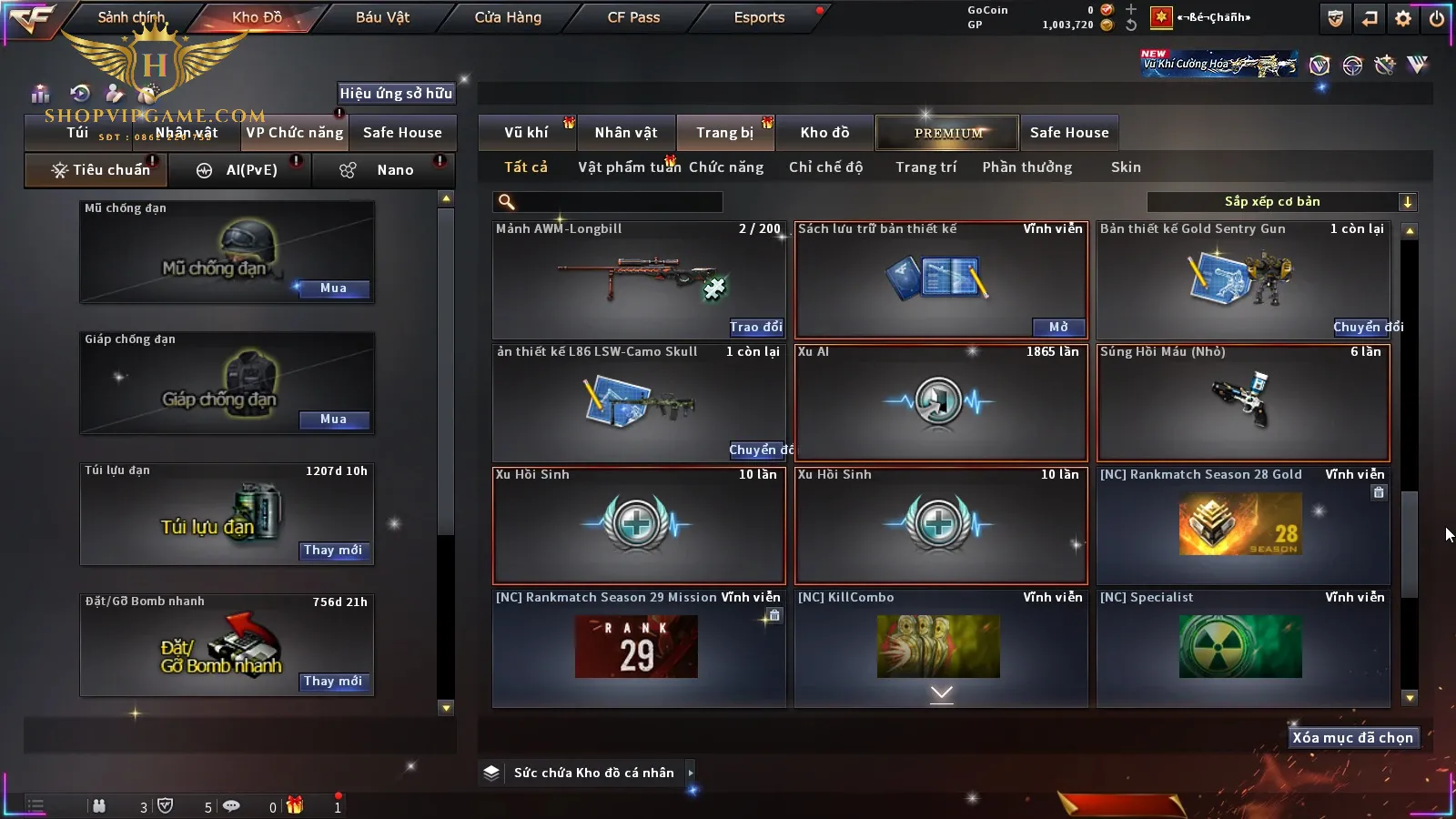Switch to the Vũ khí inventory tab
Screen dimensions: 1456x819
coord(526,133)
